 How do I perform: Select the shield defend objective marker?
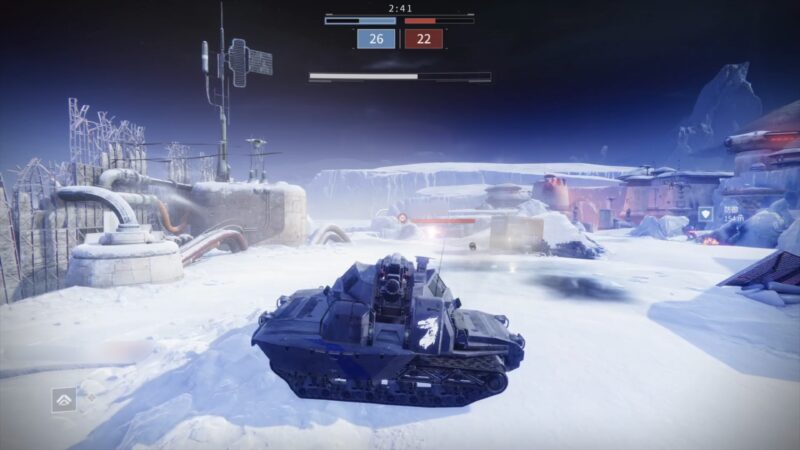706,213
